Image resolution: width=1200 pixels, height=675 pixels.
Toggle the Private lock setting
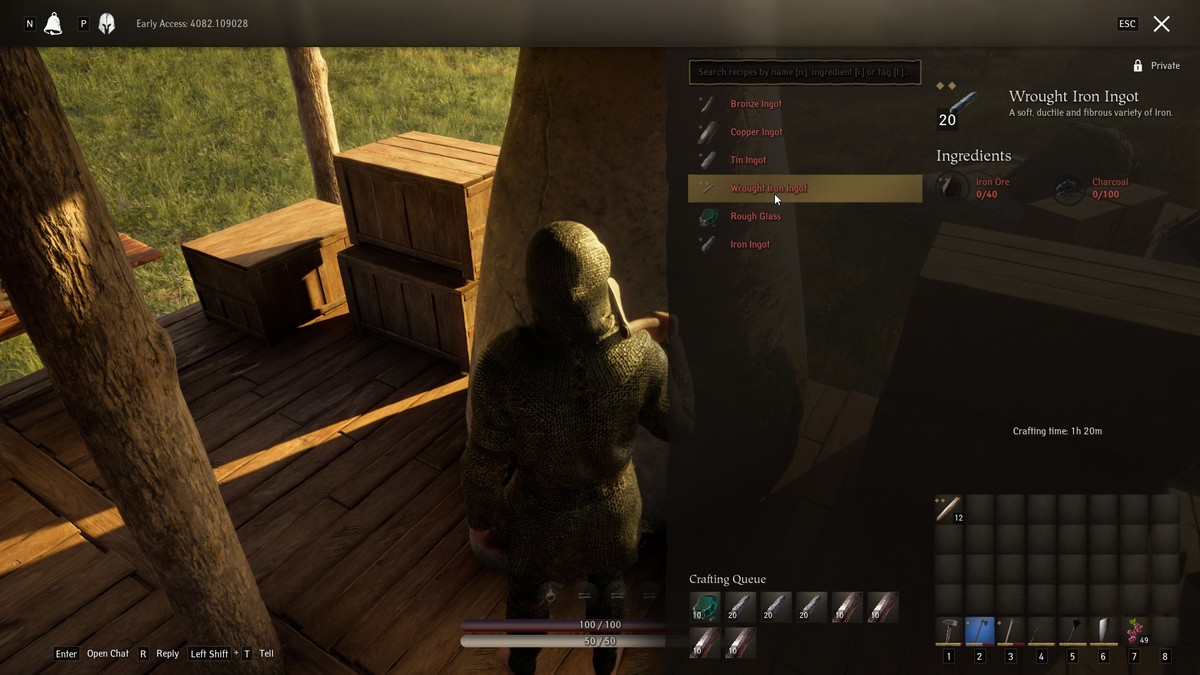[x=1155, y=66]
